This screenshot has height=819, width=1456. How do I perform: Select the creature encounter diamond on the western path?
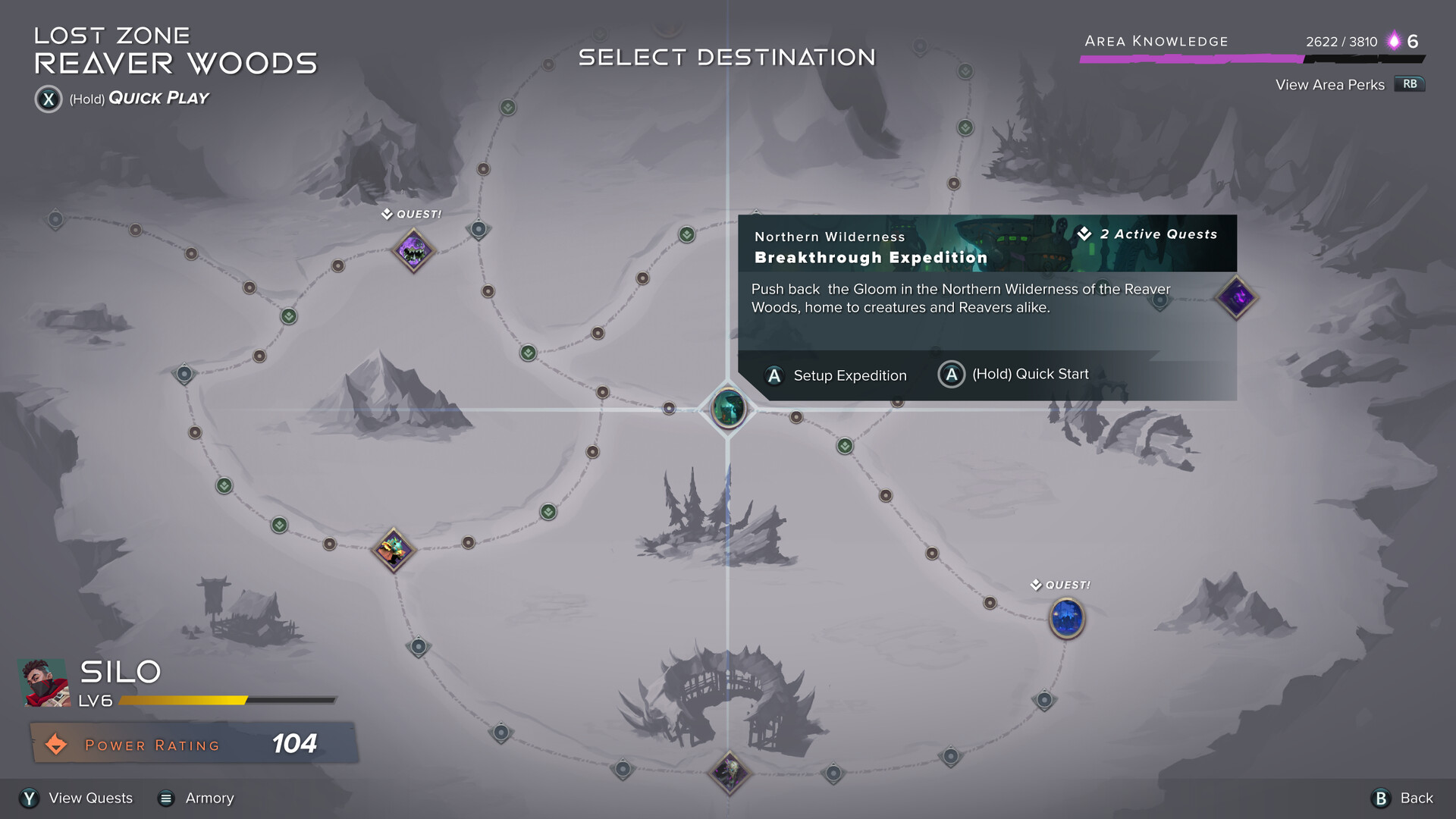click(x=394, y=551)
